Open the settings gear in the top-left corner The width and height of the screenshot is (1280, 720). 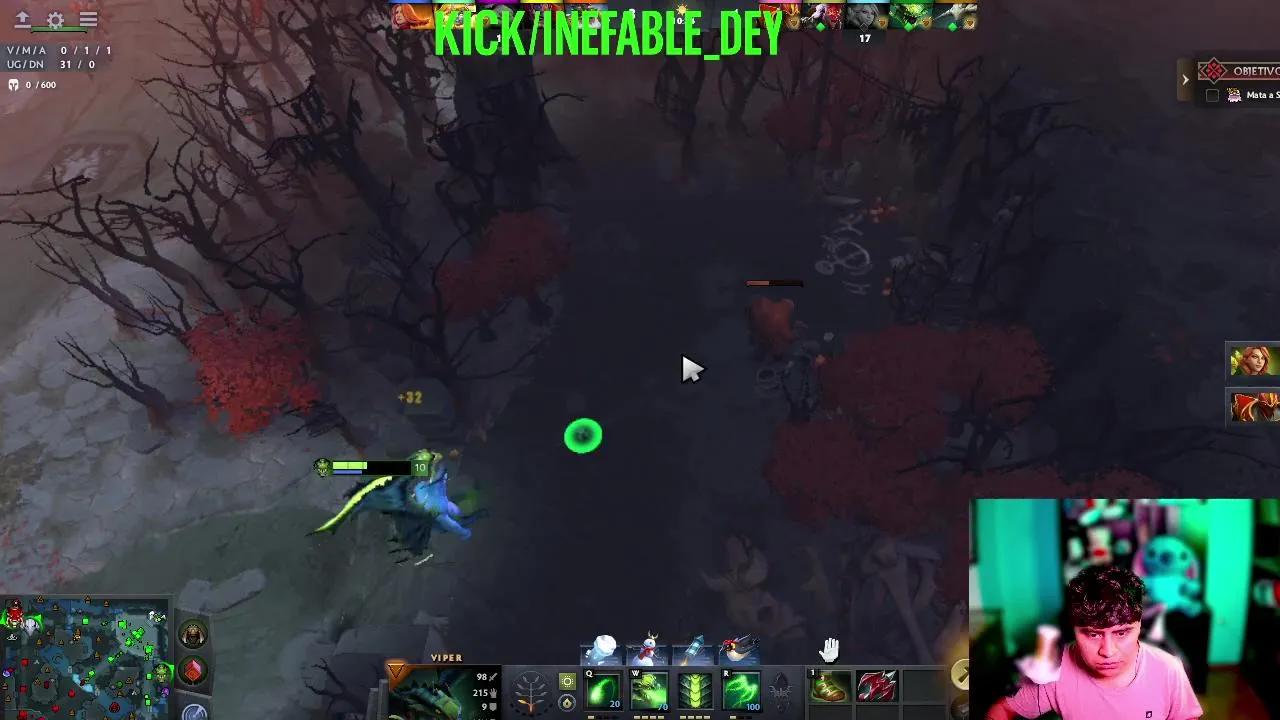click(54, 19)
